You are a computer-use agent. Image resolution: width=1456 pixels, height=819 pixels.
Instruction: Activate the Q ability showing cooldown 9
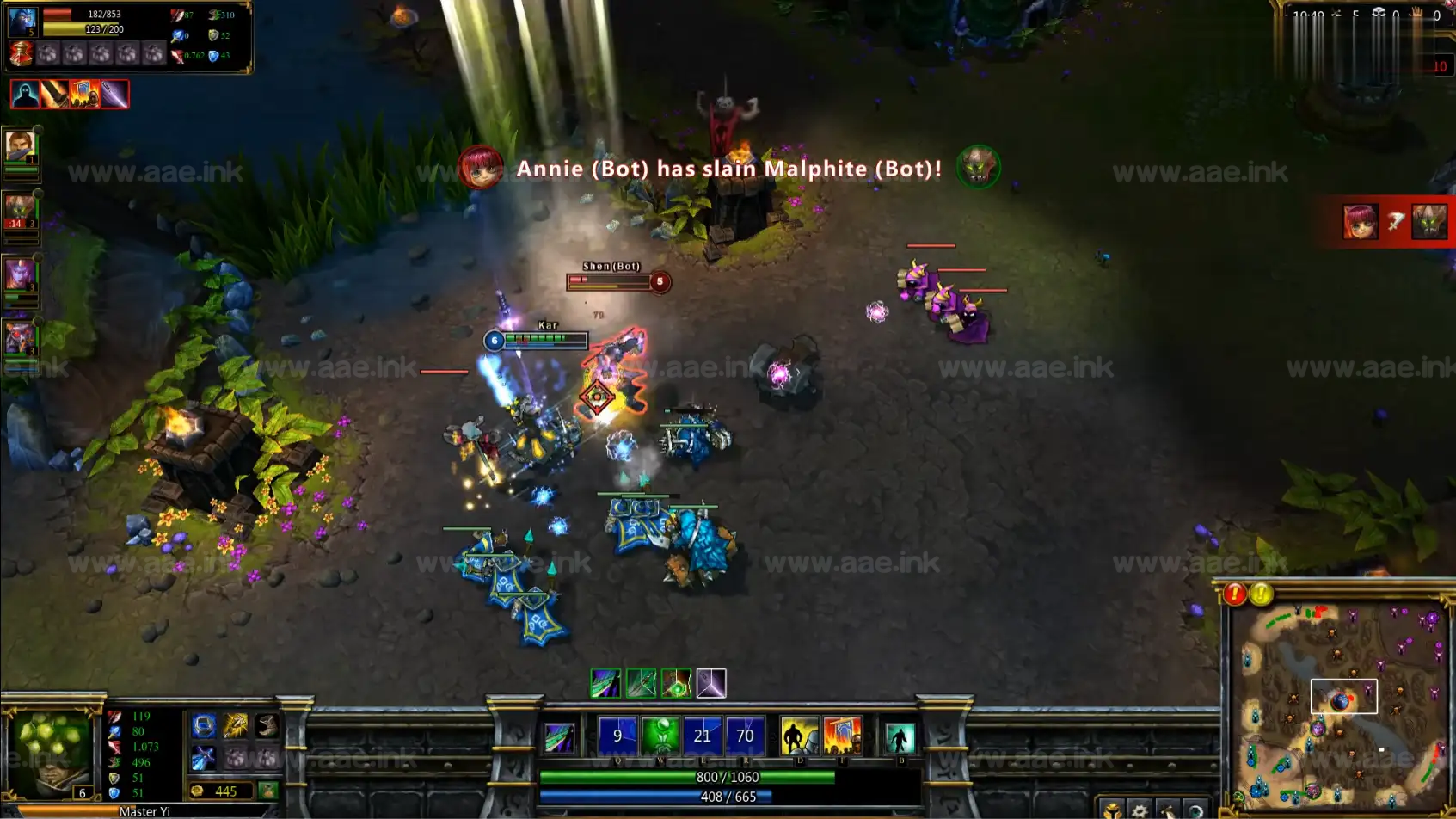[617, 736]
